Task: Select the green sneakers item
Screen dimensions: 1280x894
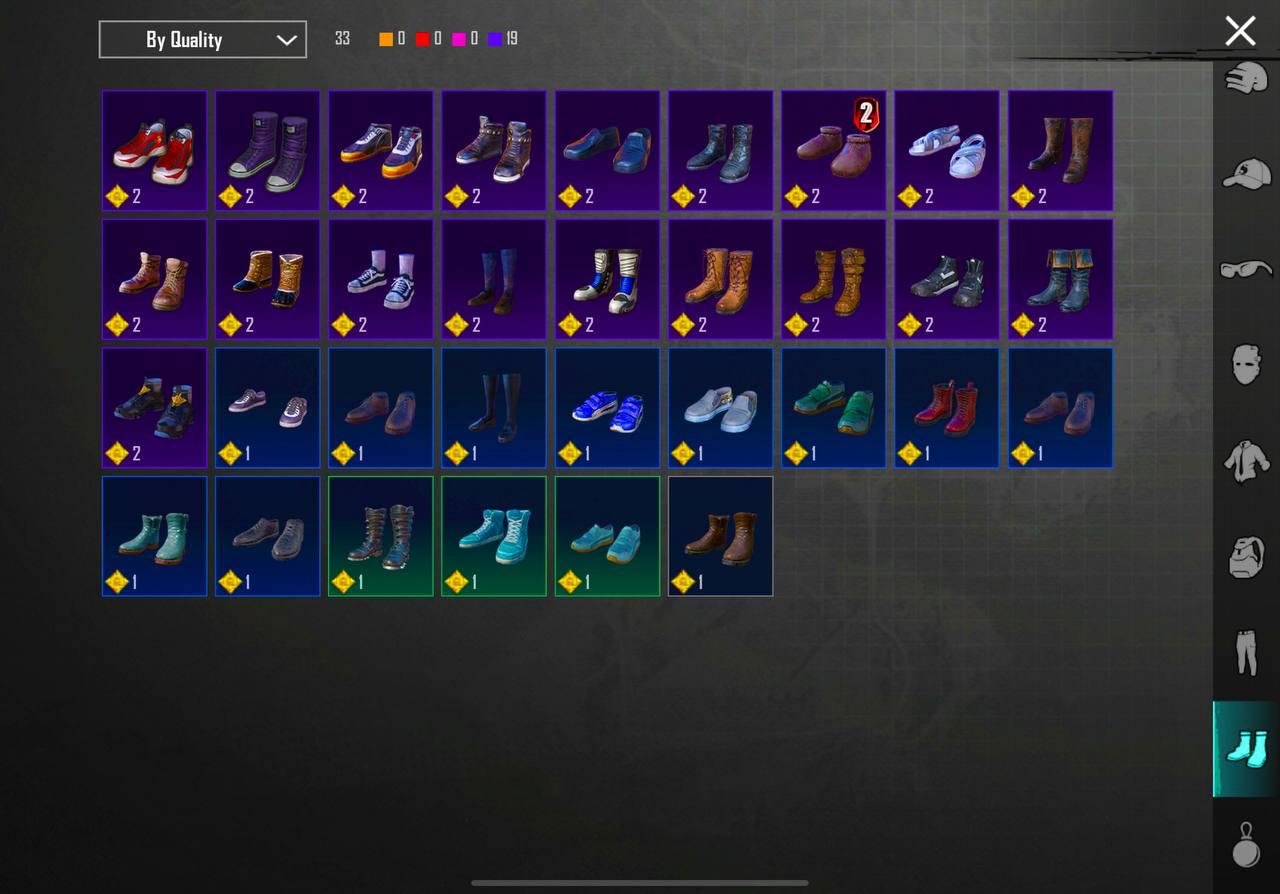Action: [833, 407]
